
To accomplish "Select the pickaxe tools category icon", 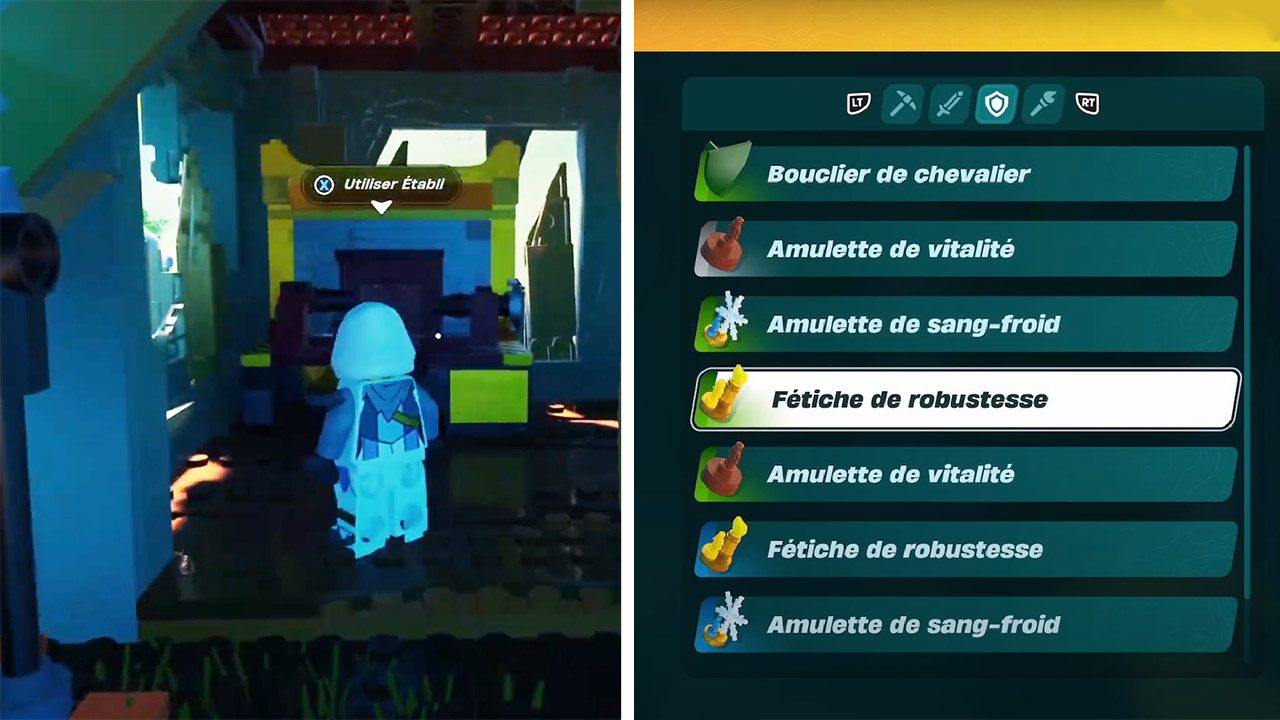I will [903, 104].
